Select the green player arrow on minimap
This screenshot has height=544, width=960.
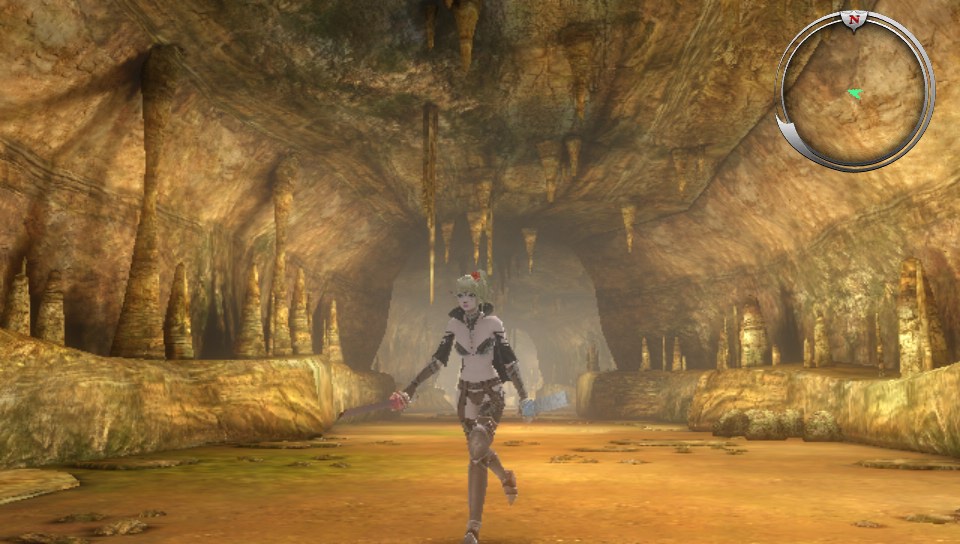pyautogui.click(x=855, y=94)
